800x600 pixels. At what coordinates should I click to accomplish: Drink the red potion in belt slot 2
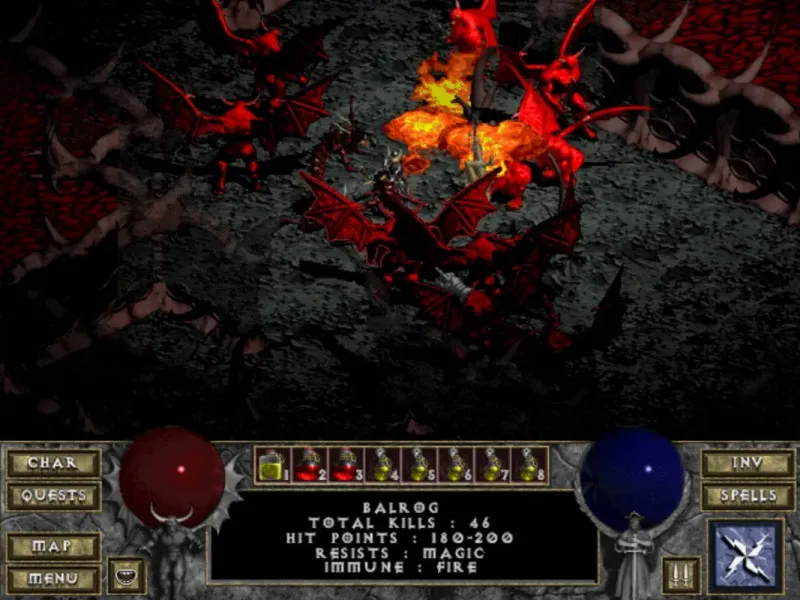(307, 465)
